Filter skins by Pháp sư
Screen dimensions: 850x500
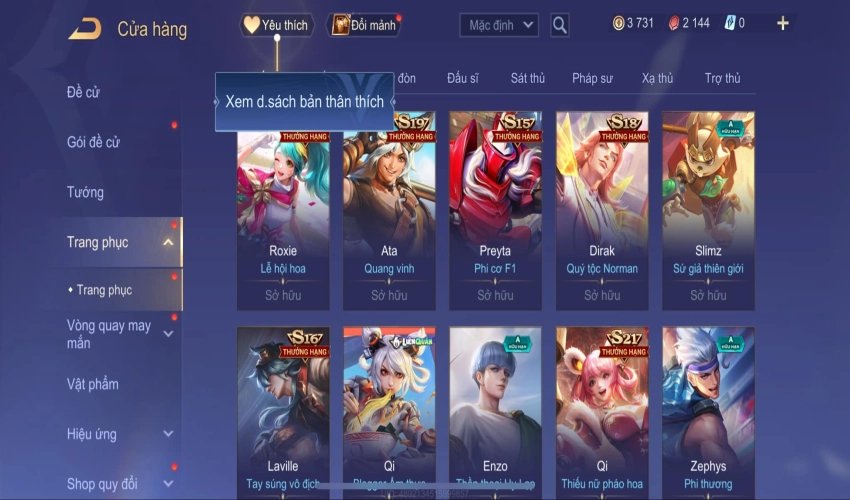pos(592,78)
